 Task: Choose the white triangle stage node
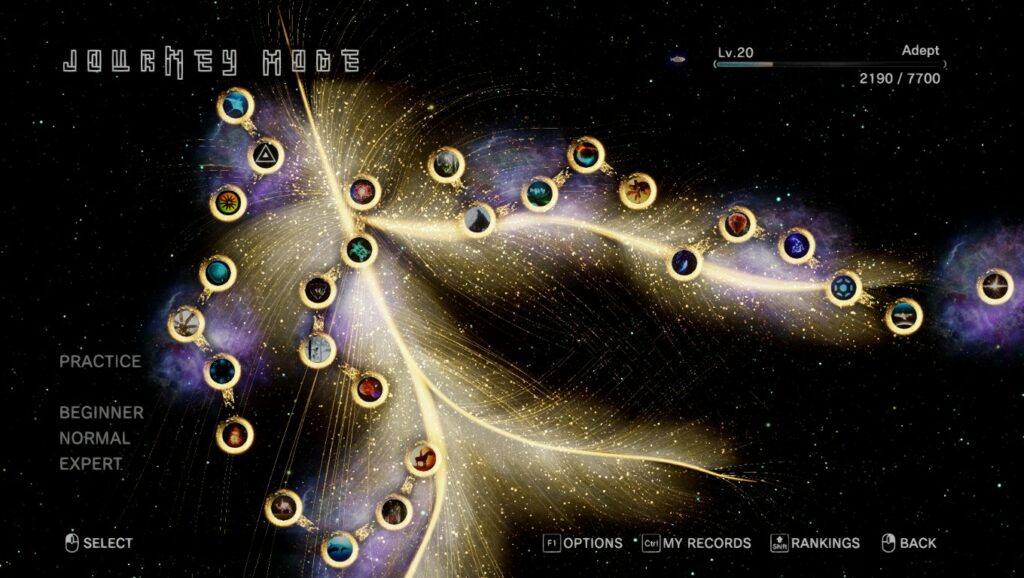coord(266,155)
